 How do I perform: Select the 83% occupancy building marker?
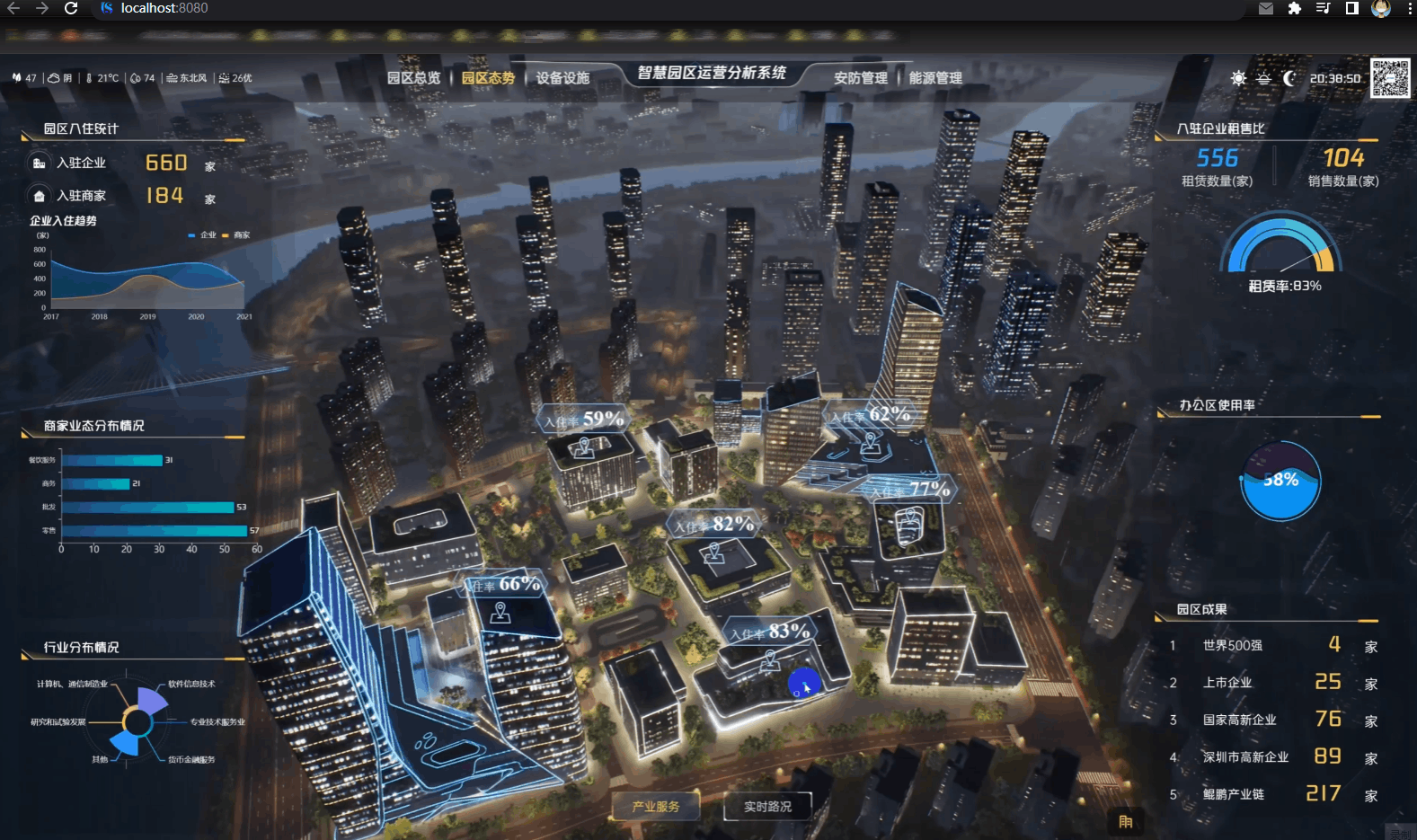(771, 632)
